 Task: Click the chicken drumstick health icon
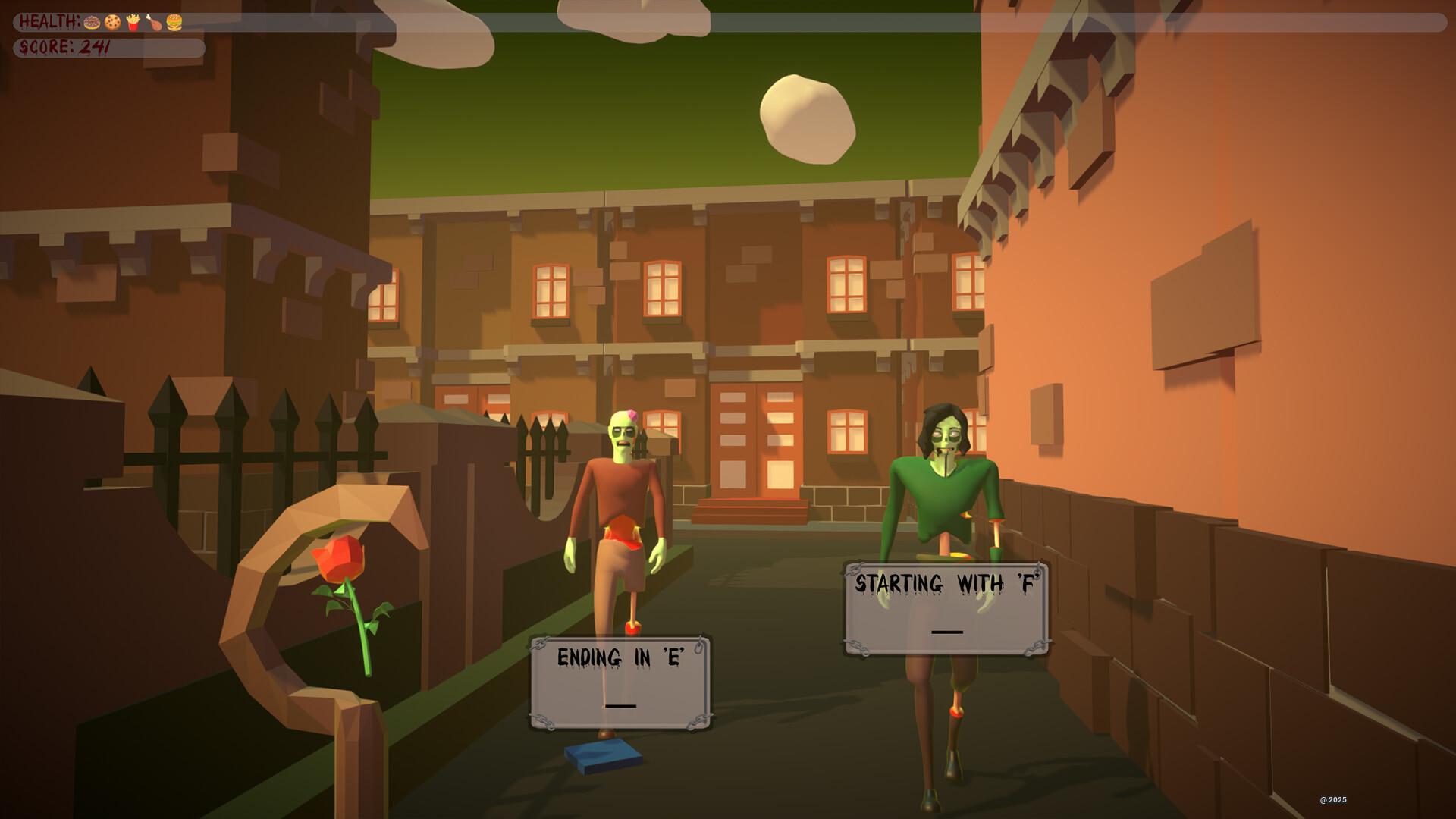point(155,22)
